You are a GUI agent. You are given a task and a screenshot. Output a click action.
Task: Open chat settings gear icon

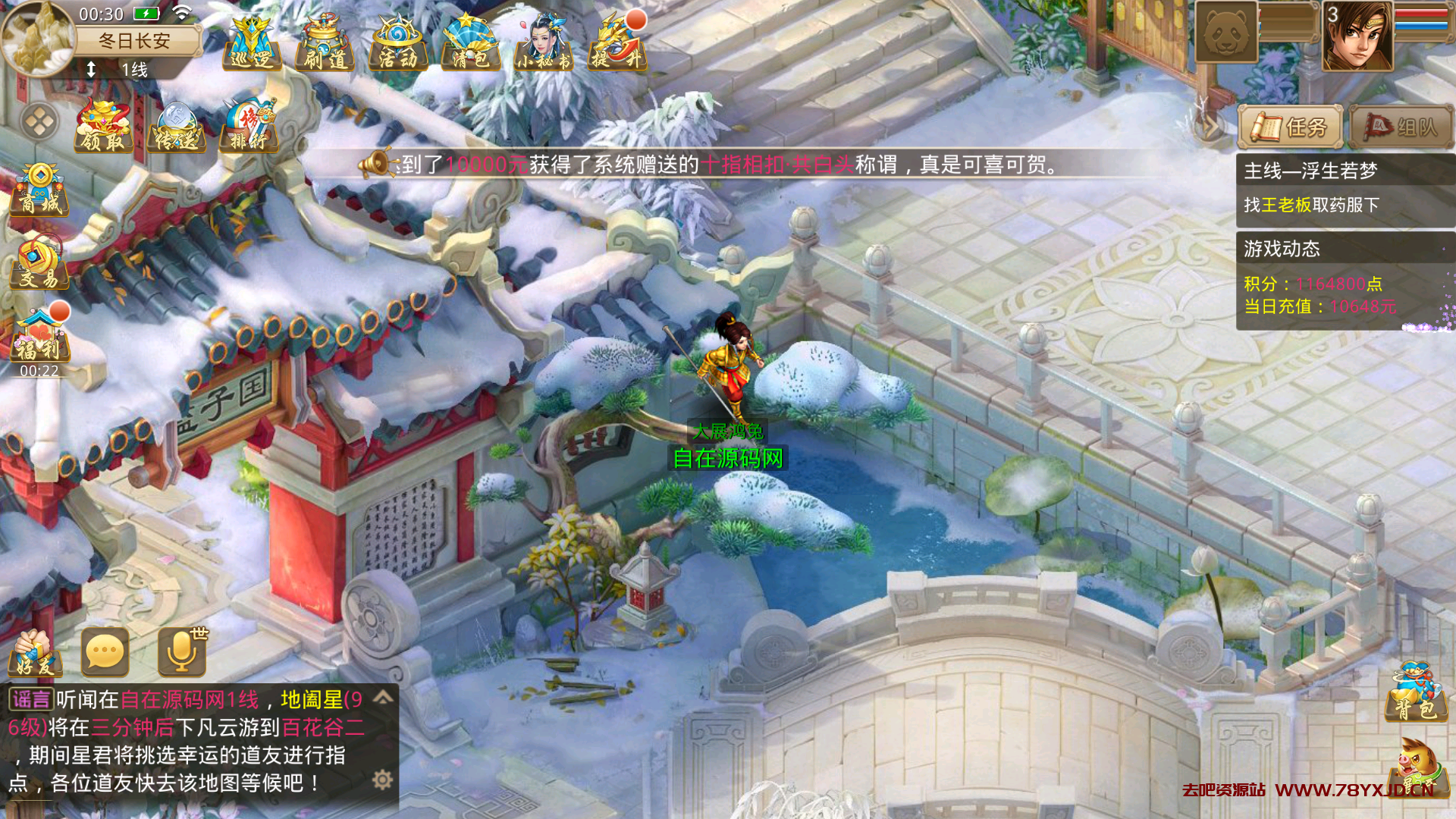click(x=383, y=780)
